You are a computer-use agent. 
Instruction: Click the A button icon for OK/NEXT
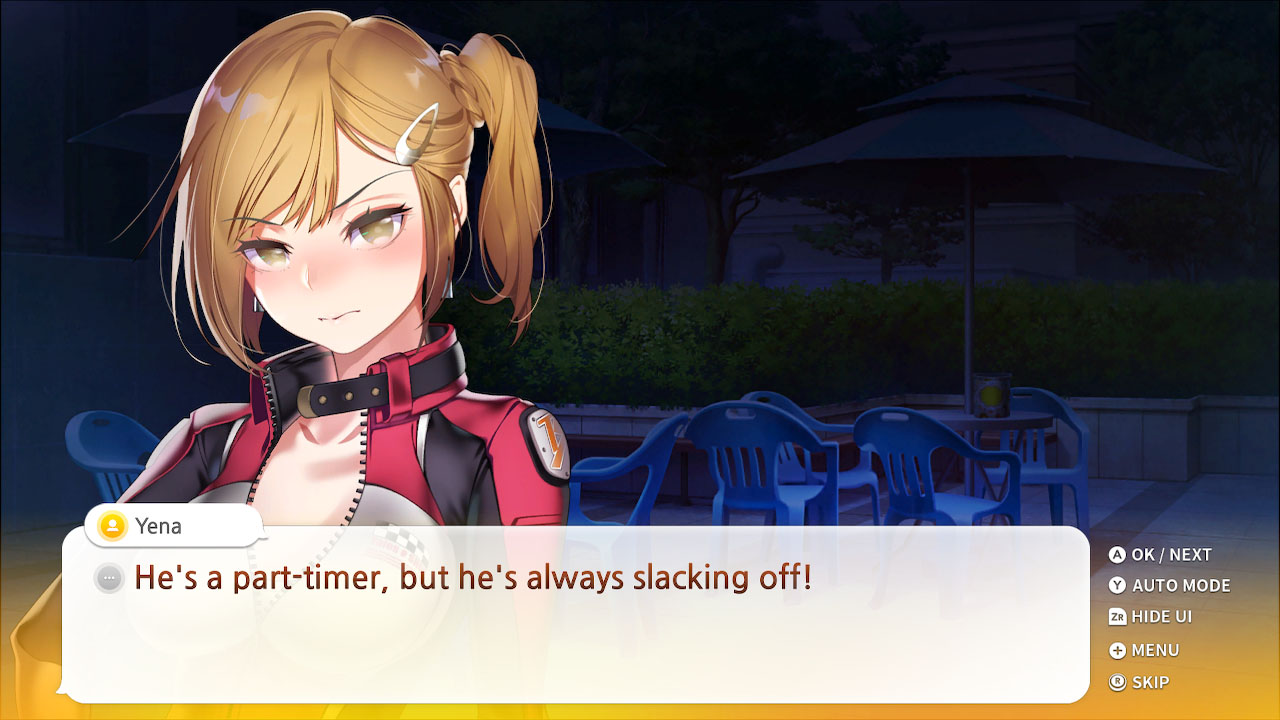click(1119, 554)
